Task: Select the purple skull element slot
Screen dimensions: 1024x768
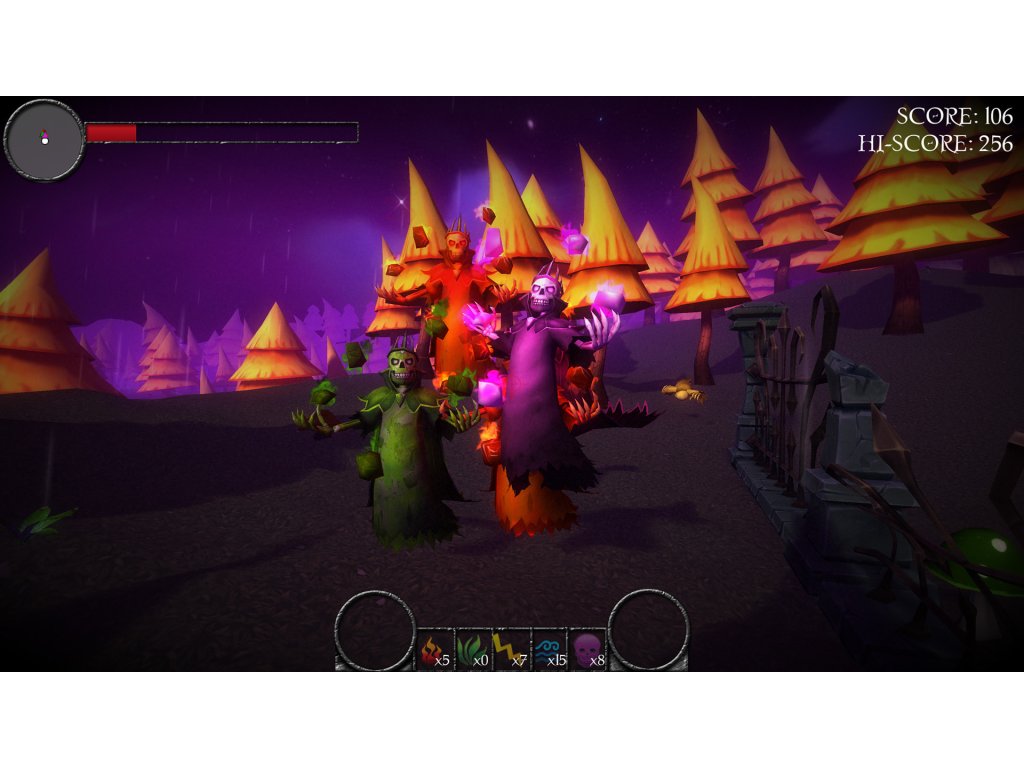Action: [588, 650]
